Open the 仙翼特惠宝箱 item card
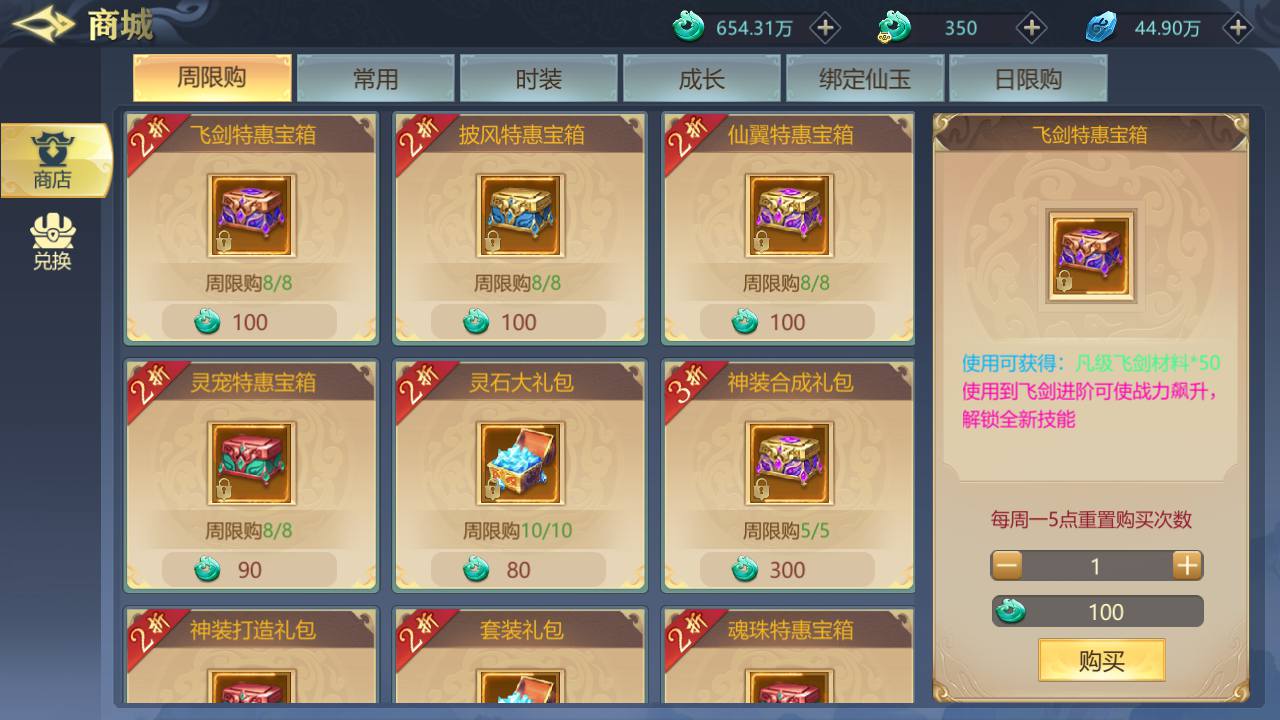 pyautogui.click(x=788, y=215)
